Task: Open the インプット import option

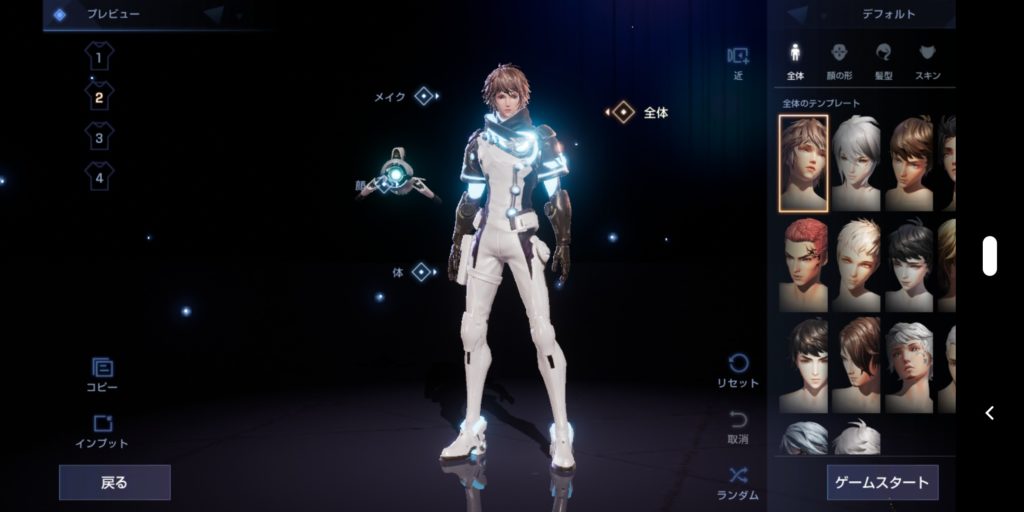Action: point(102,432)
